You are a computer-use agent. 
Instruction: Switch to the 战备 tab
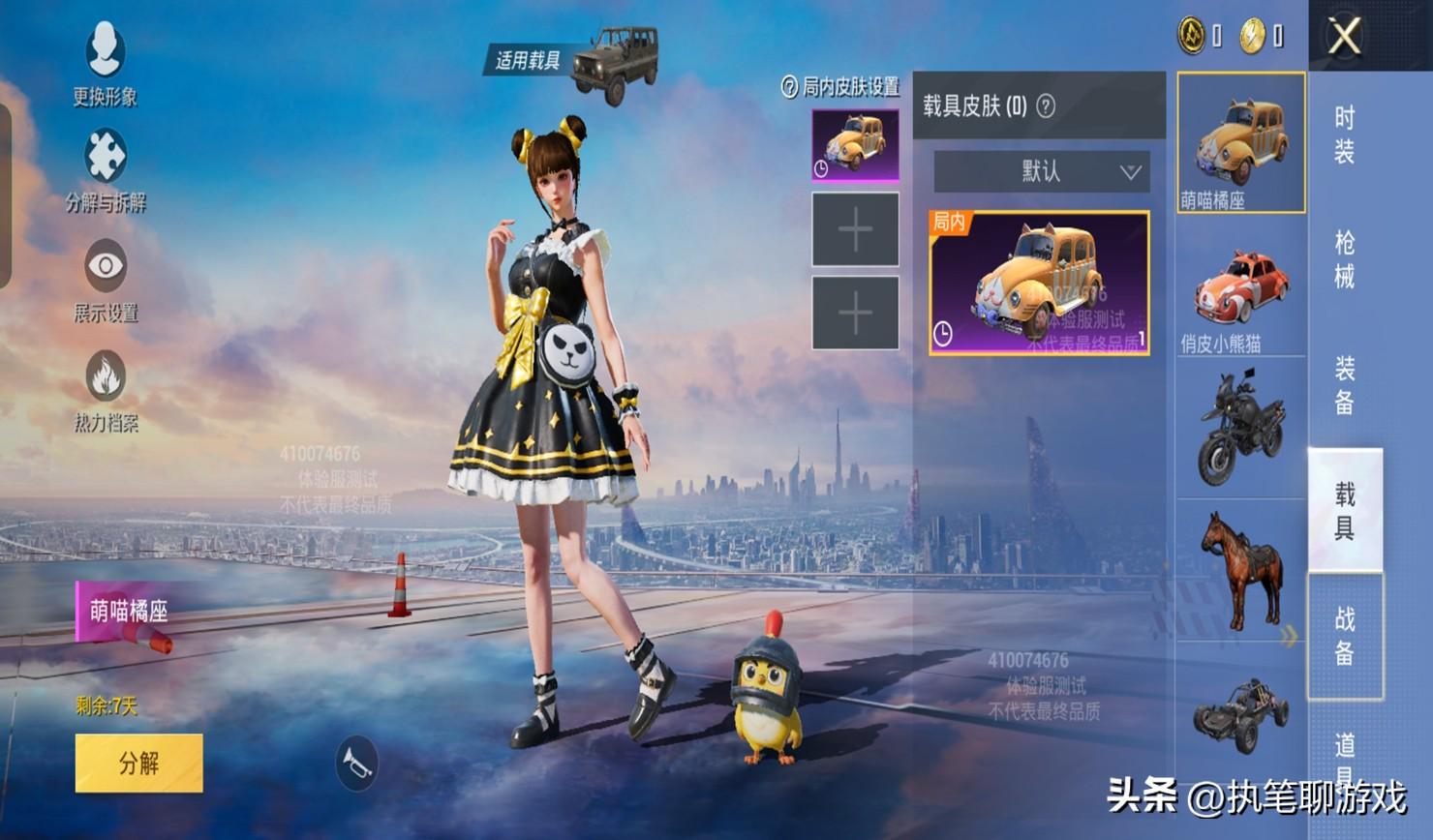coord(1345,636)
